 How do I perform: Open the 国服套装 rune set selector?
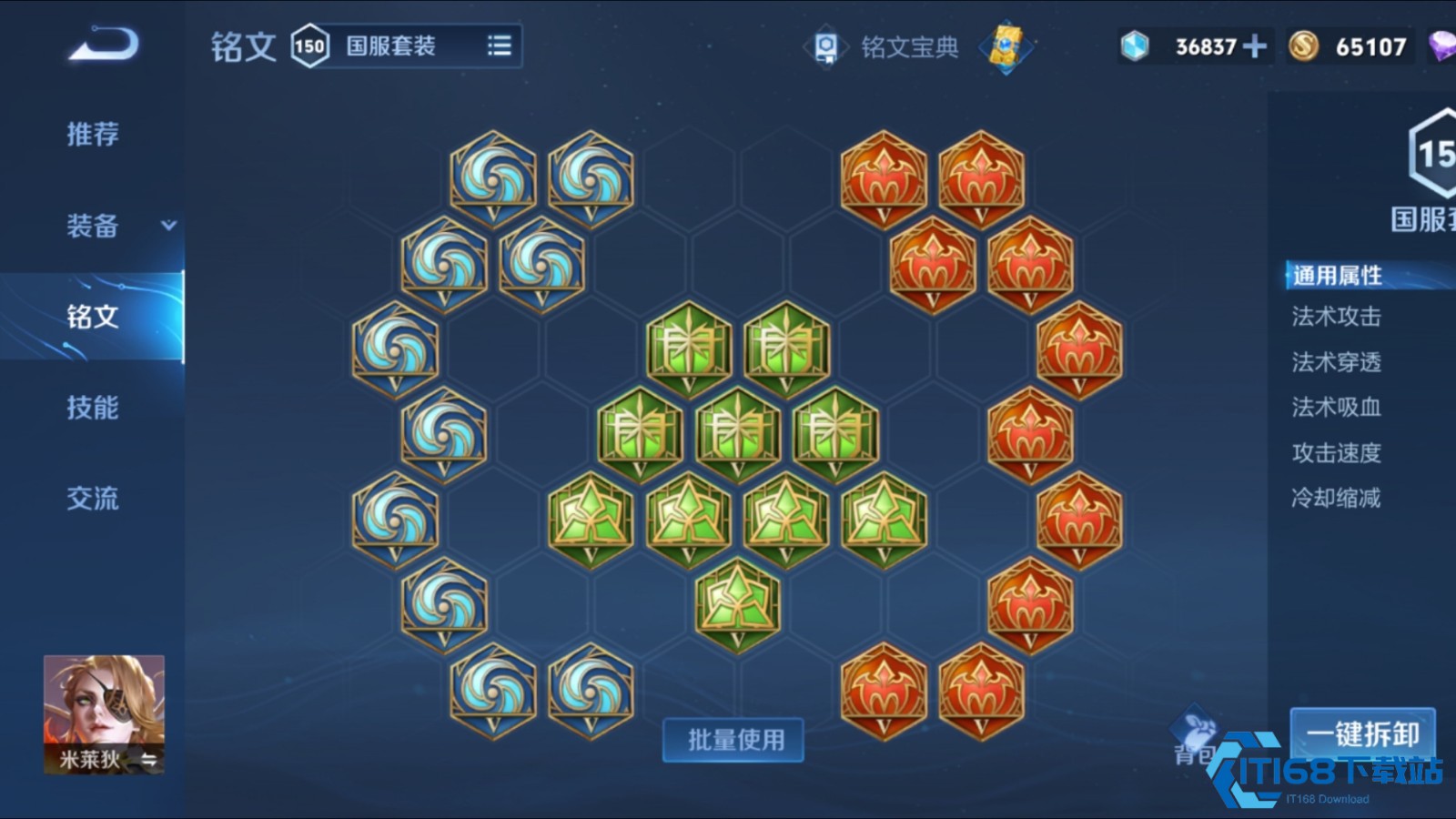(x=391, y=45)
